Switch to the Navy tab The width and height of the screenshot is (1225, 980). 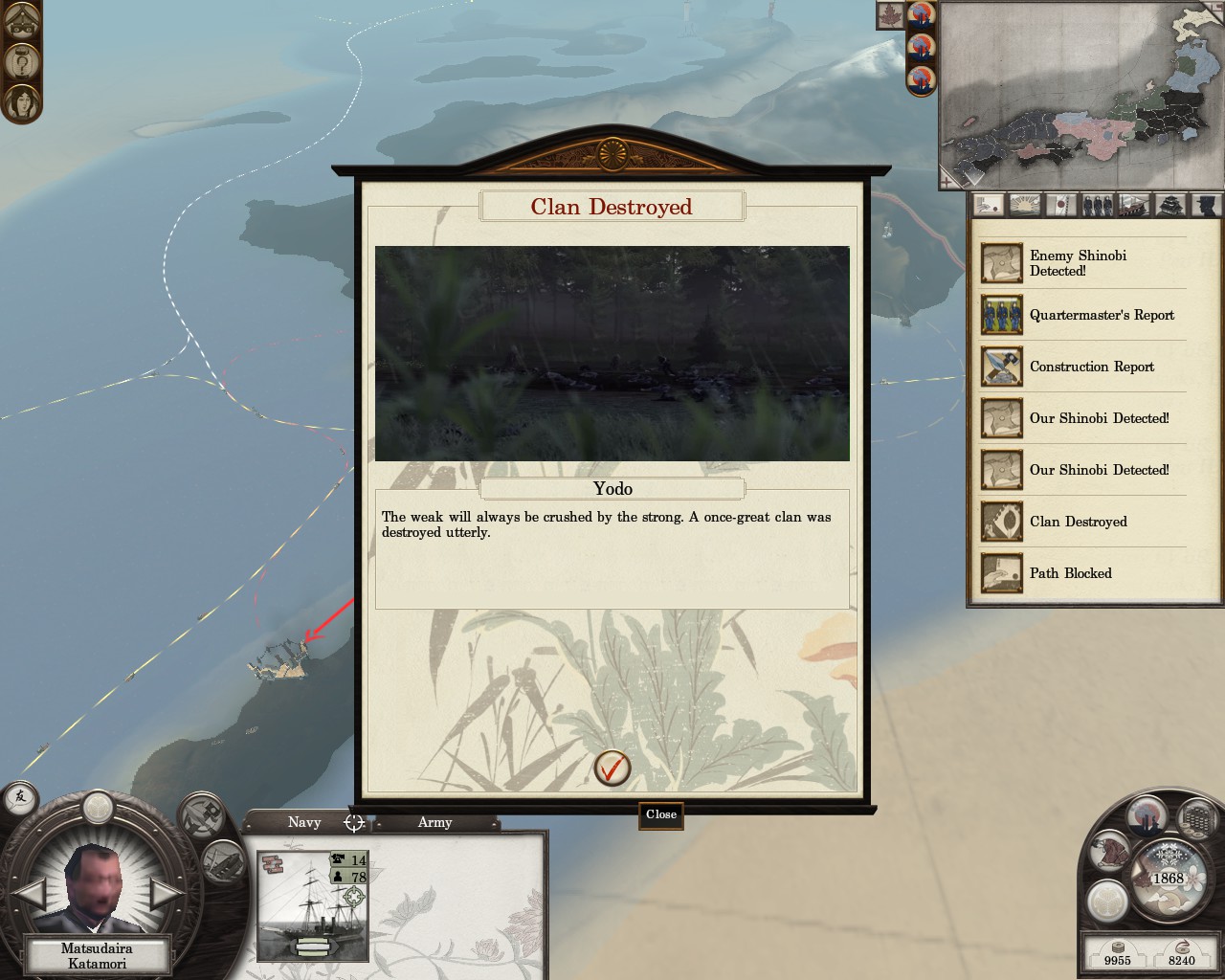[304, 822]
